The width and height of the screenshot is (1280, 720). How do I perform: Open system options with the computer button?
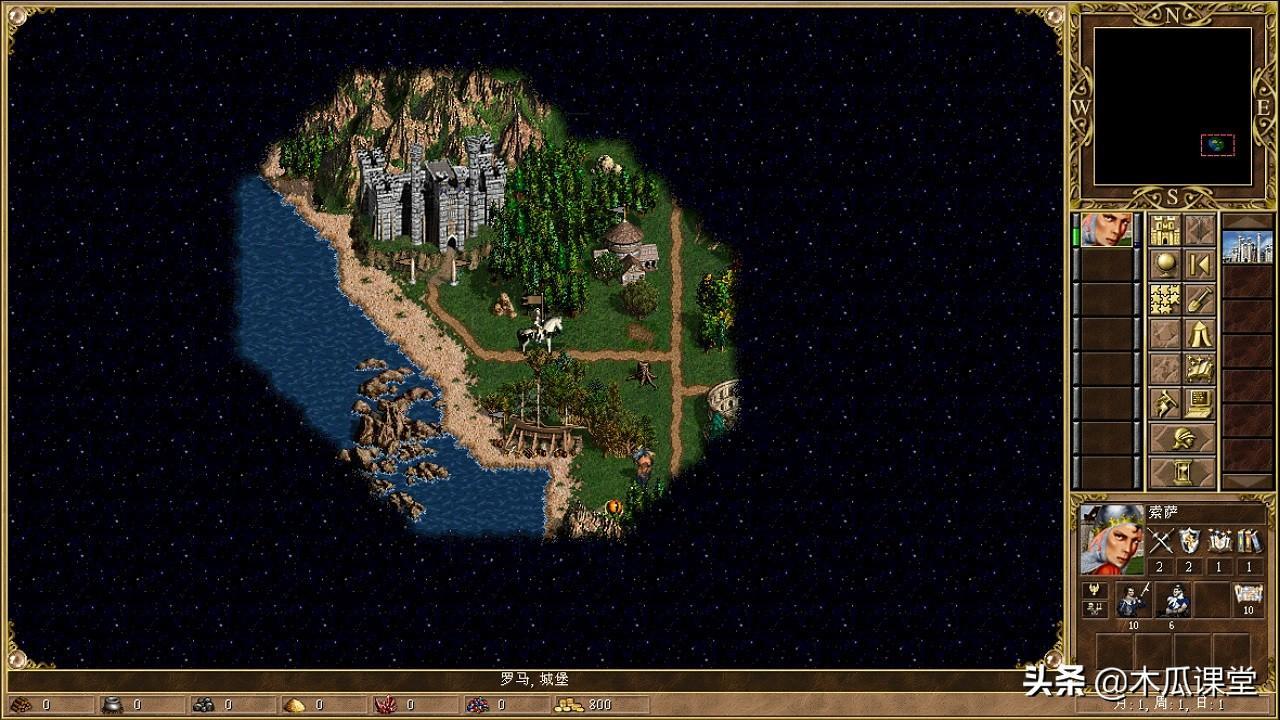[x=1200, y=403]
